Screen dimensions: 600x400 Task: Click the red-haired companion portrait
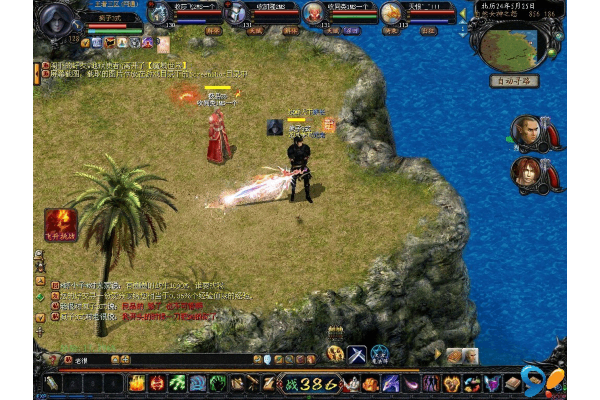pyautogui.click(x=526, y=172)
